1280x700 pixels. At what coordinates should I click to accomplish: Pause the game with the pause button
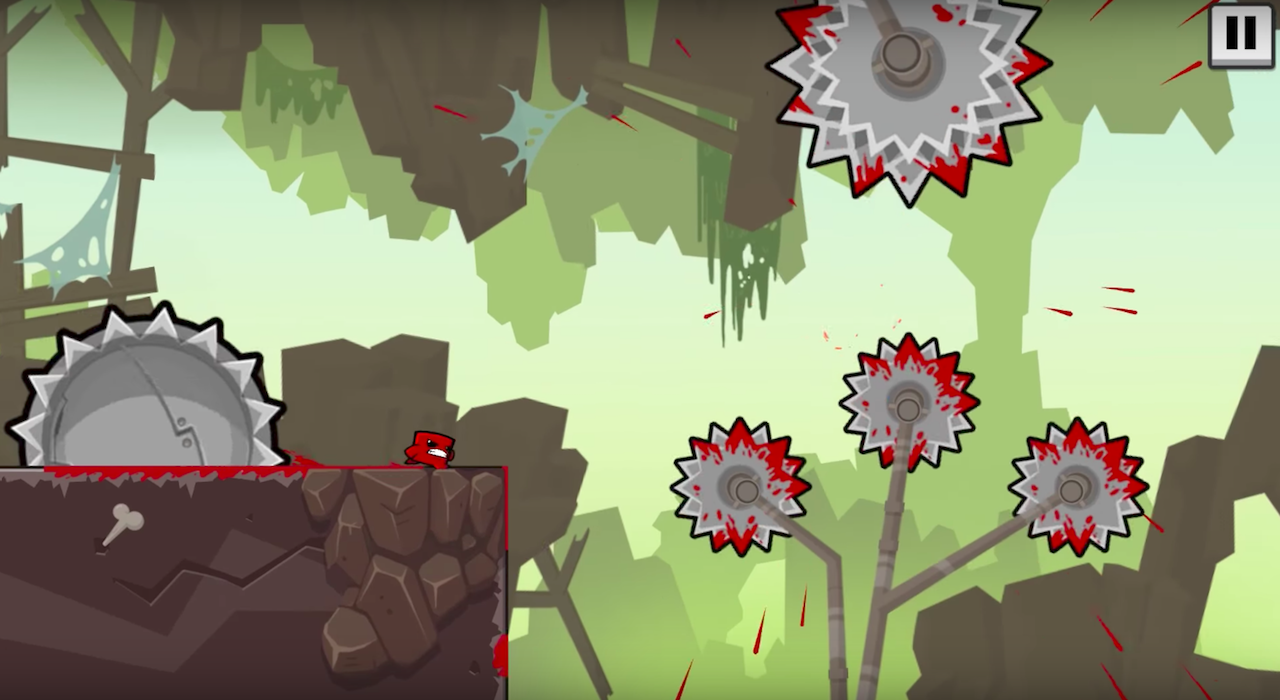coord(1240,35)
